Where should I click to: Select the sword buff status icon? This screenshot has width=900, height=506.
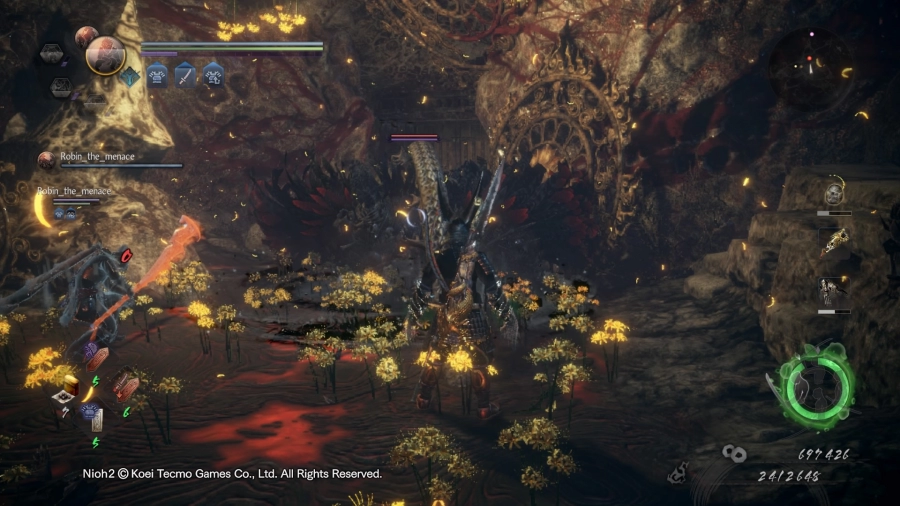(x=186, y=73)
